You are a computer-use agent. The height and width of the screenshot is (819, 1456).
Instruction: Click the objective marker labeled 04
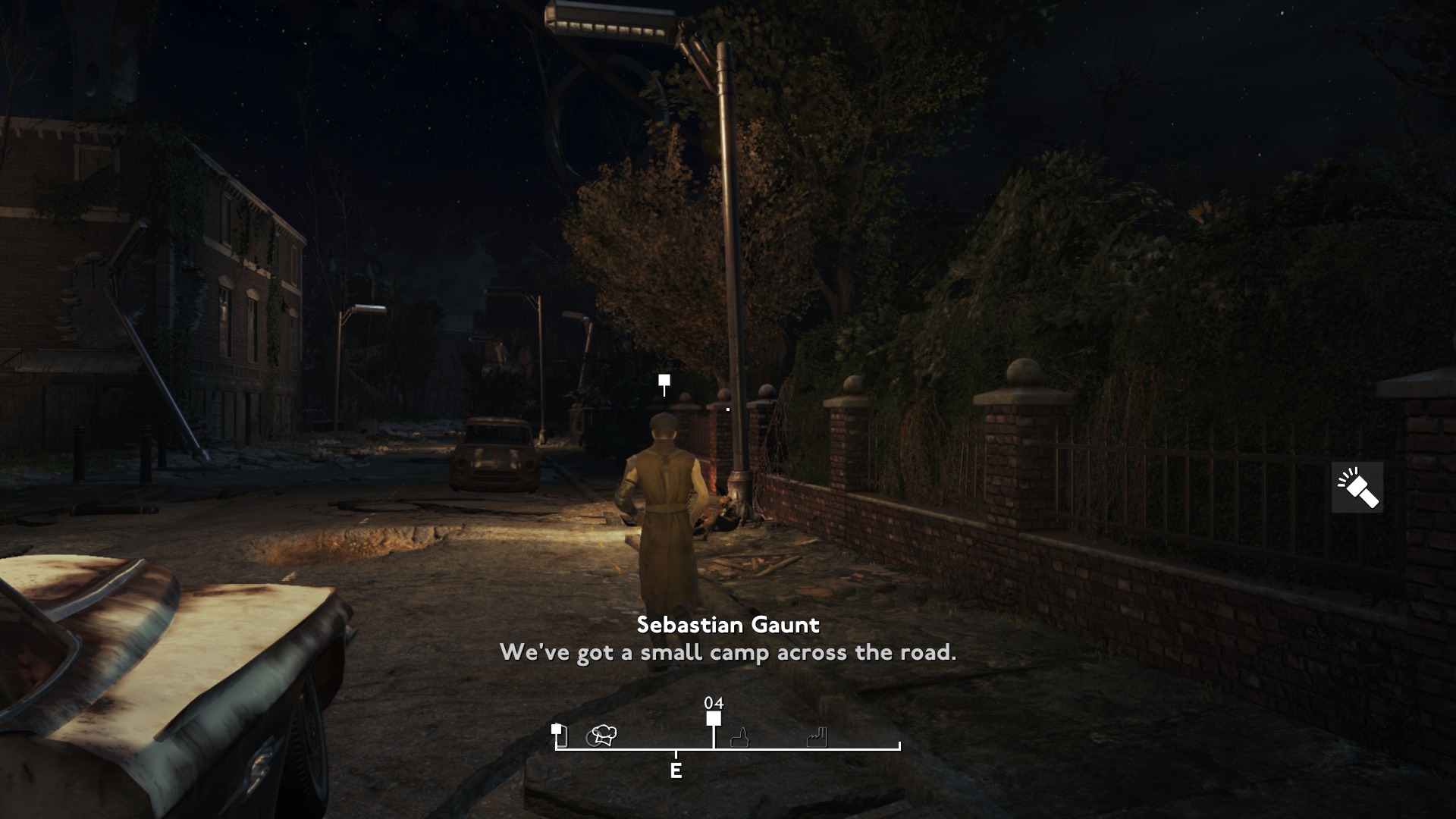[x=714, y=718]
